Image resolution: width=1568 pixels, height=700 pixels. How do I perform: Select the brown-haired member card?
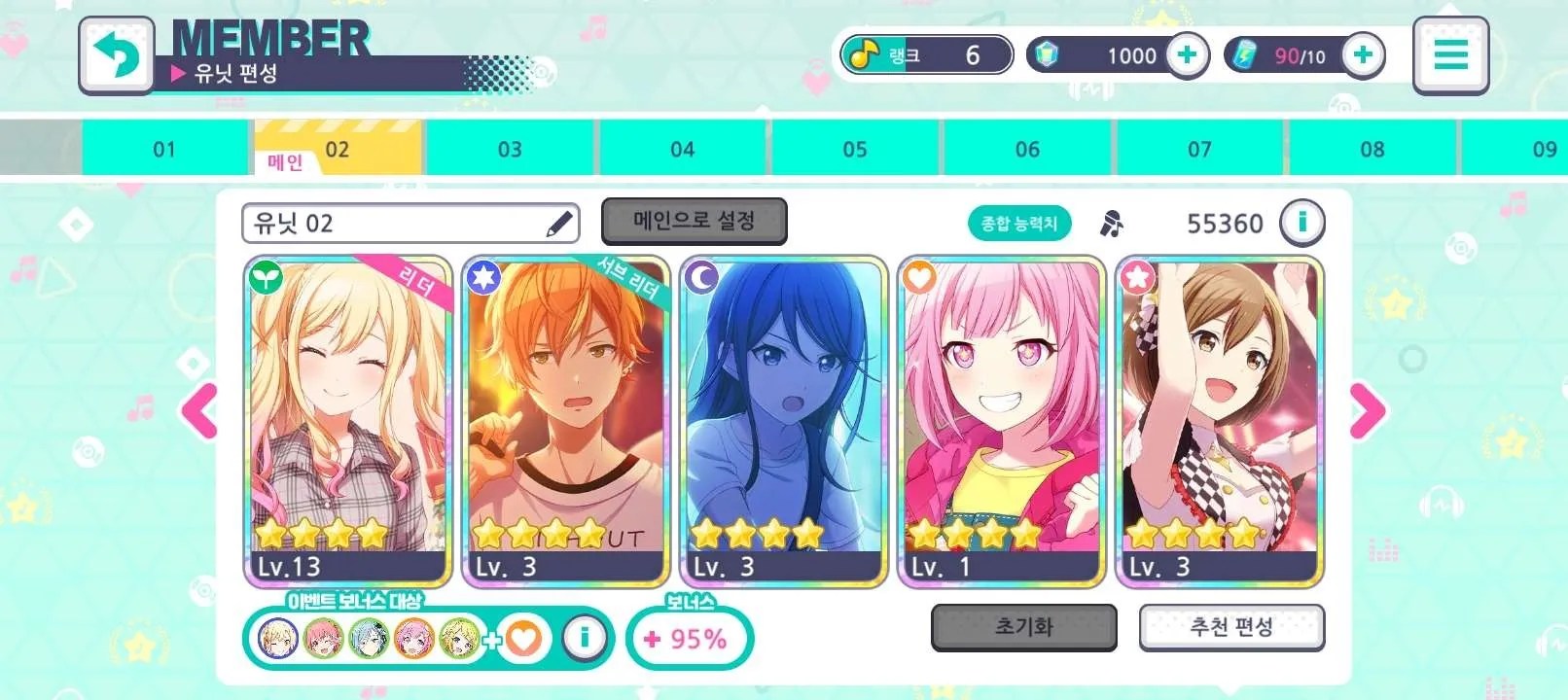1220,421
